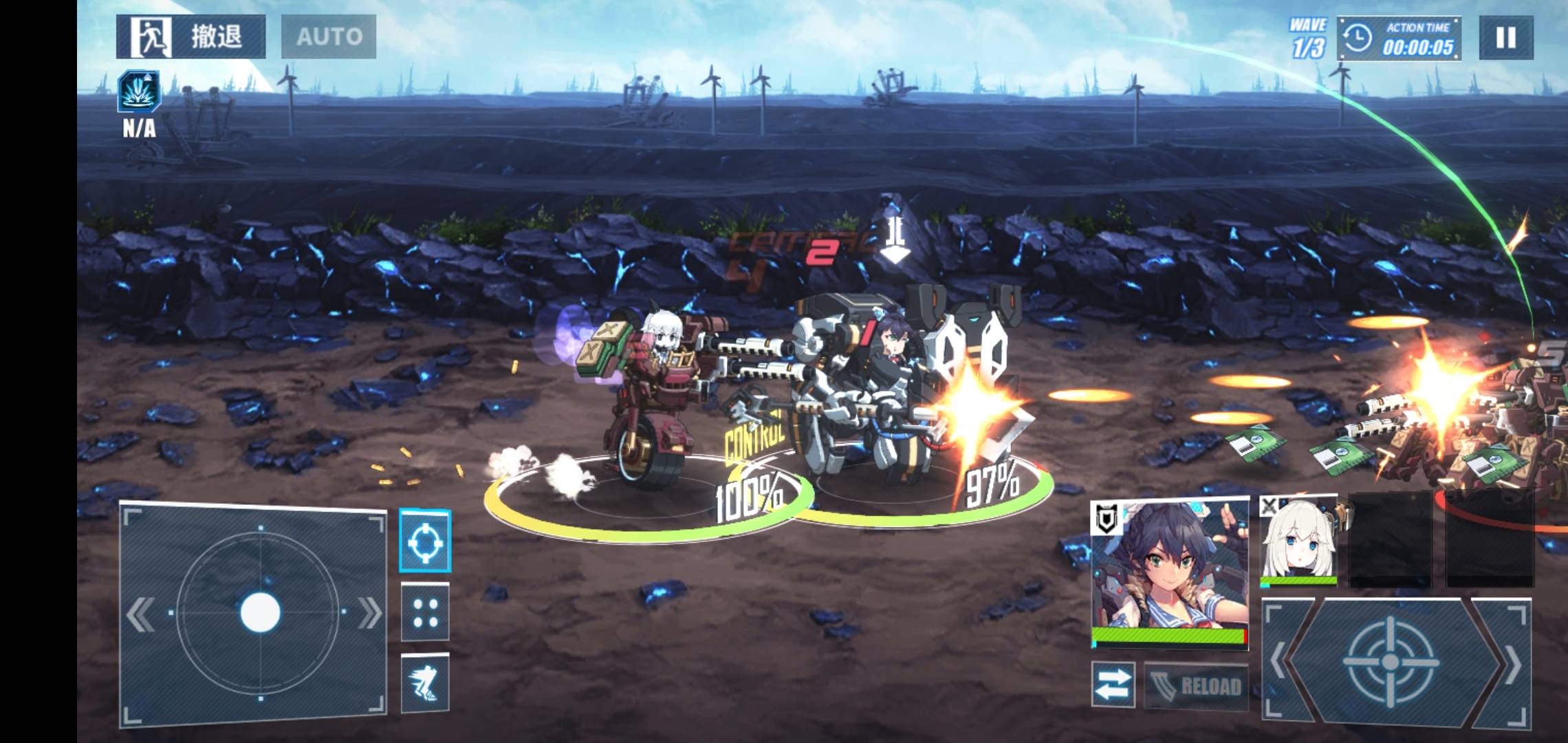Tap the 撤退 retreat button
Screen dimensions: 1568x743
pyautogui.click(x=190, y=36)
